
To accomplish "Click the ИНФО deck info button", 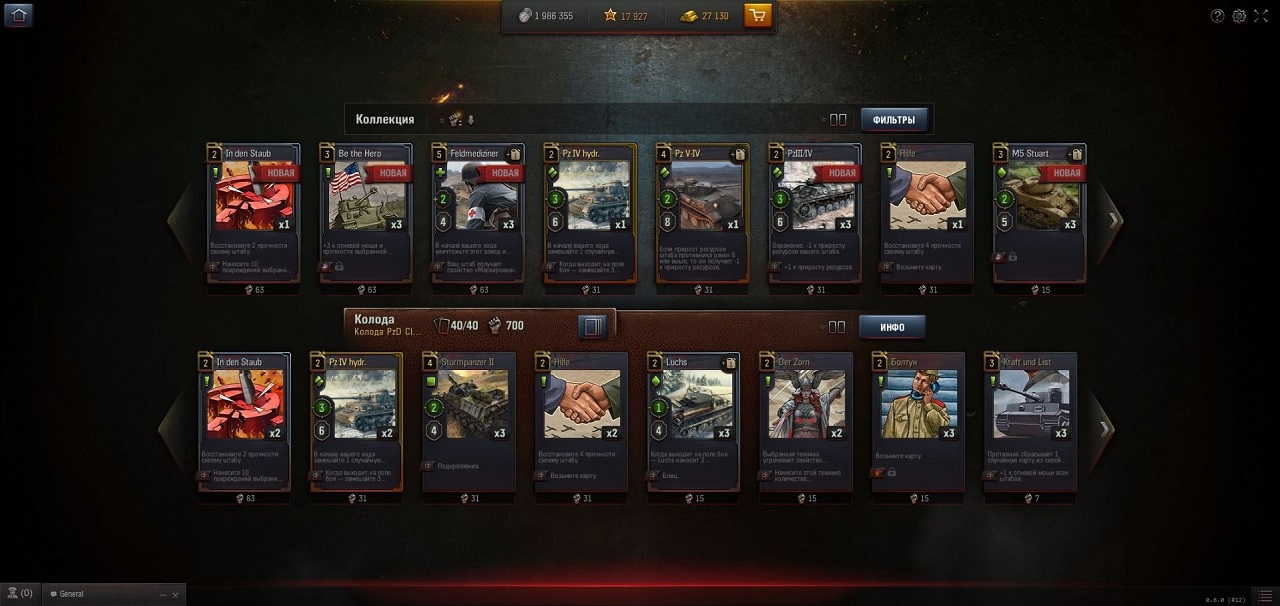I will [x=892, y=327].
